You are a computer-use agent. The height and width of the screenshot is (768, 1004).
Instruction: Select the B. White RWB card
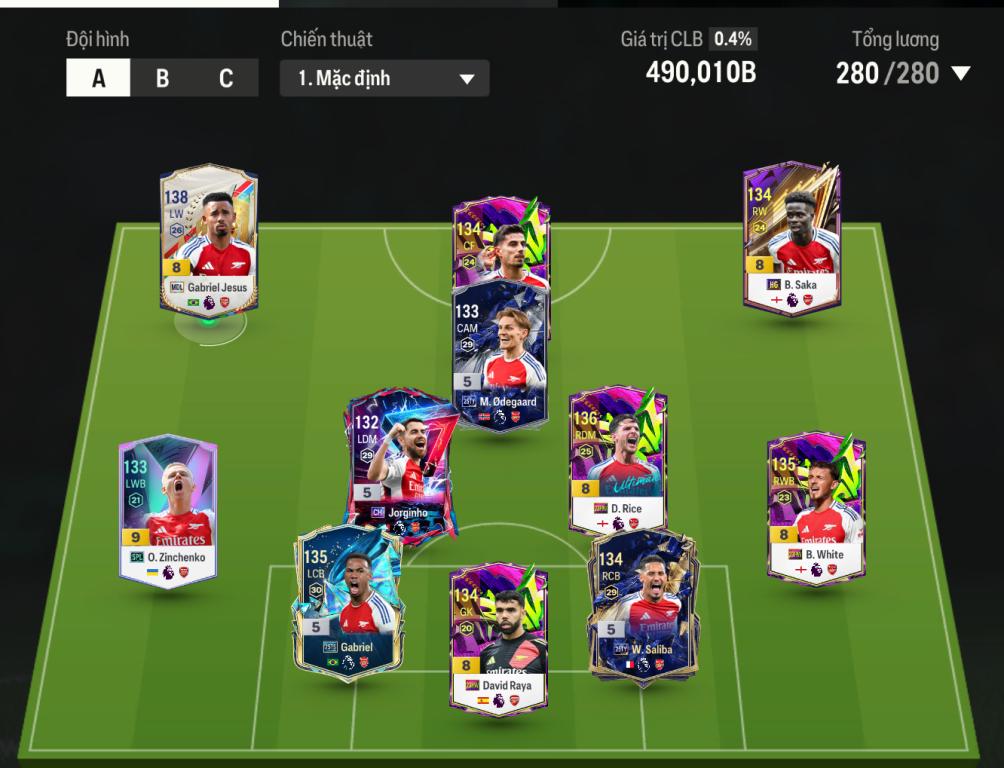[x=815, y=505]
